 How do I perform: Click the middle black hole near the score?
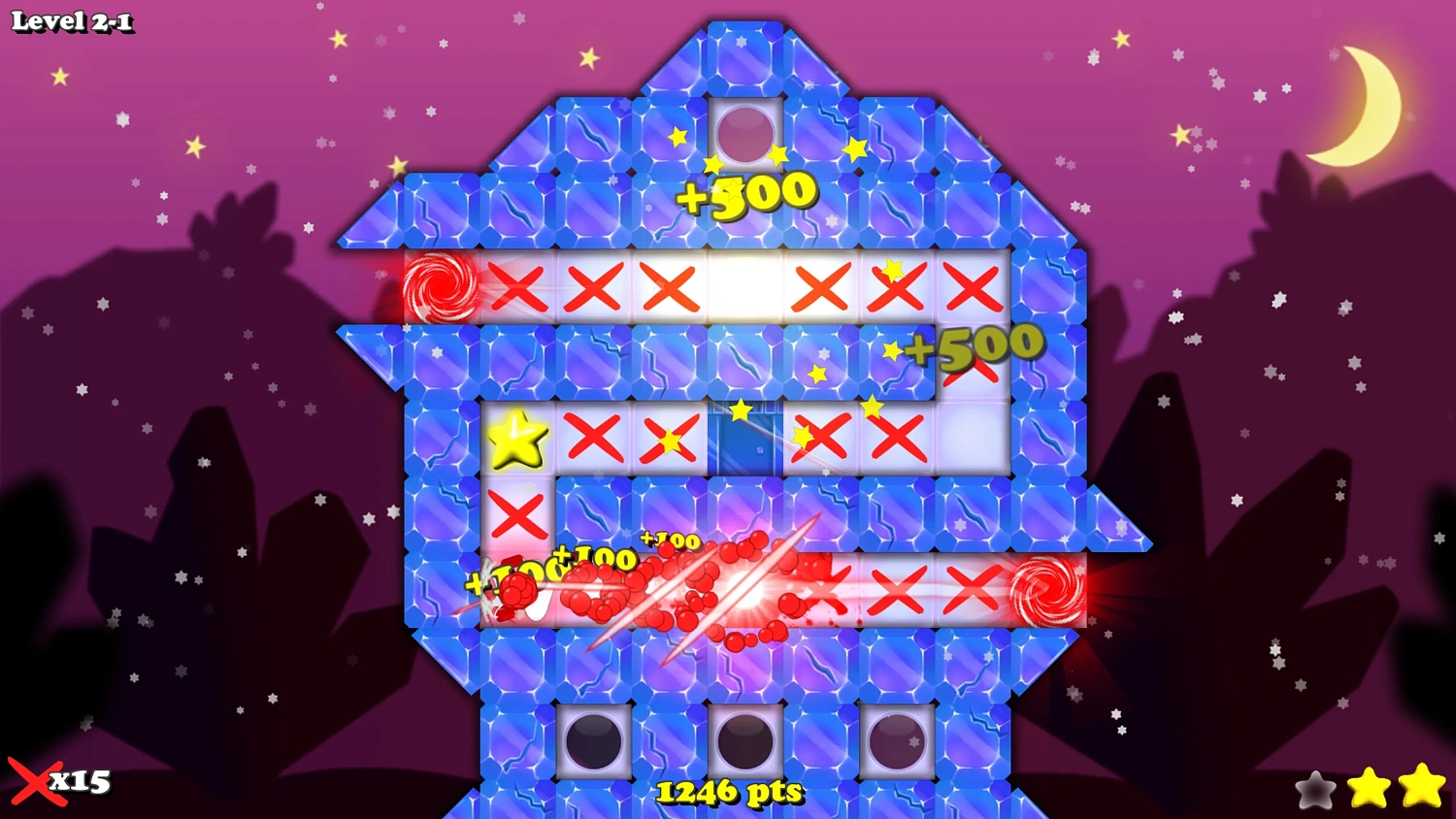click(x=745, y=742)
